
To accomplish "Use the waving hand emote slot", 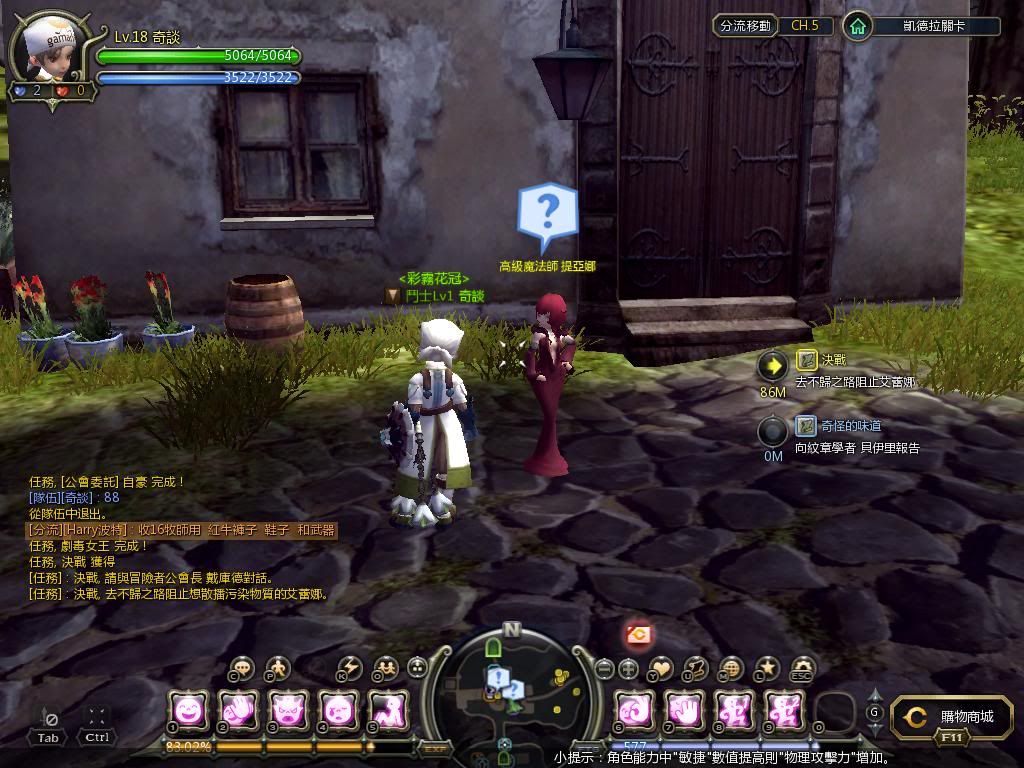I will 239,711.
